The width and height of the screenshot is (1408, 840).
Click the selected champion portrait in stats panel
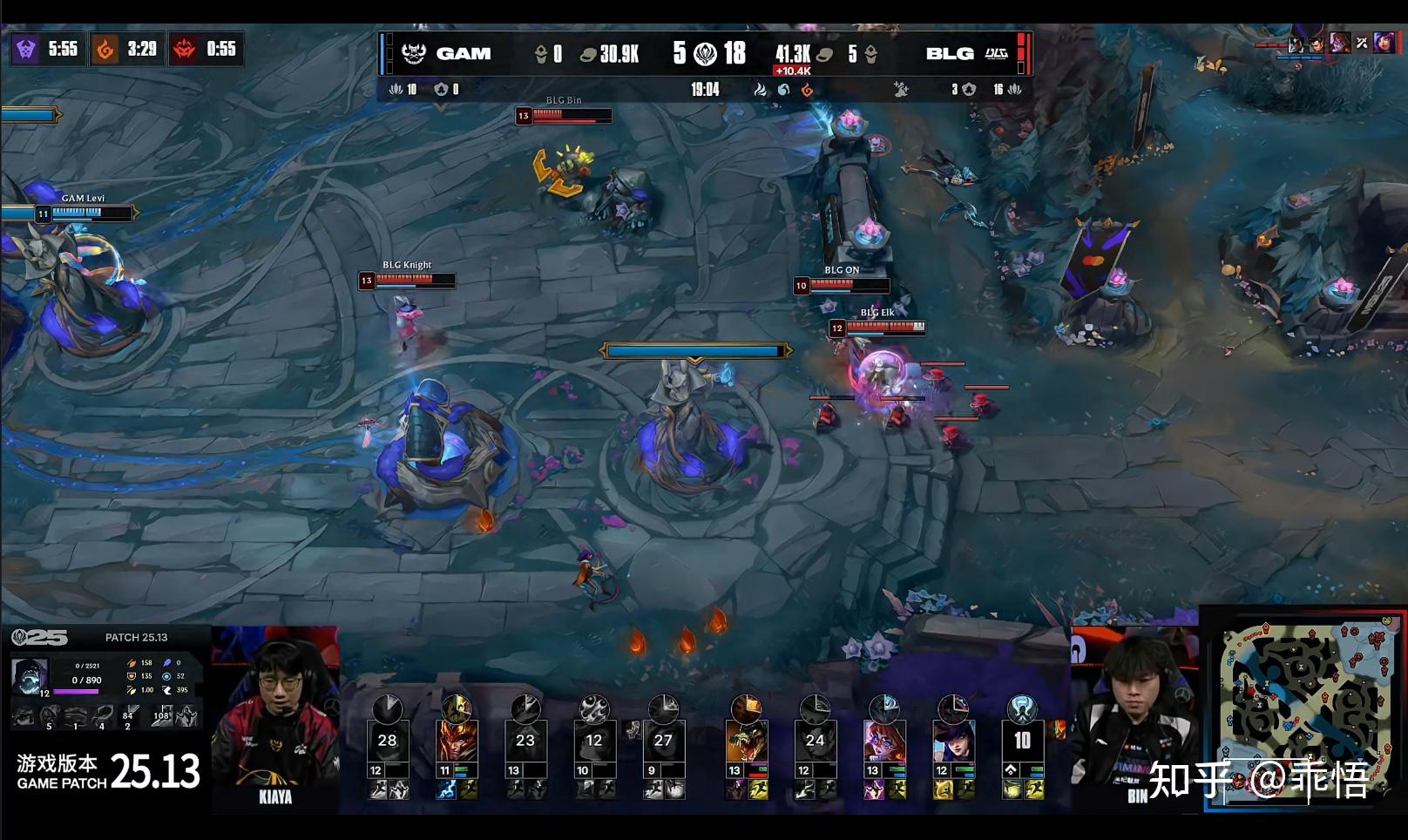point(30,677)
